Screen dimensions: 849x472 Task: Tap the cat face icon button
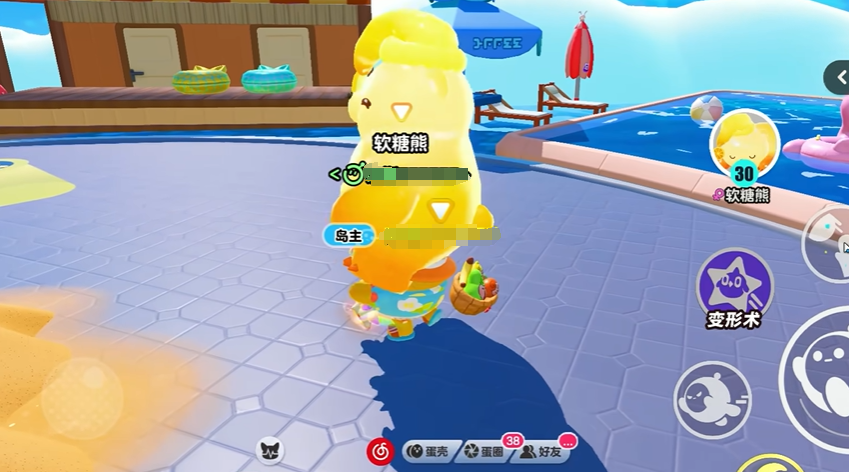pyautogui.click(x=270, y=451)
